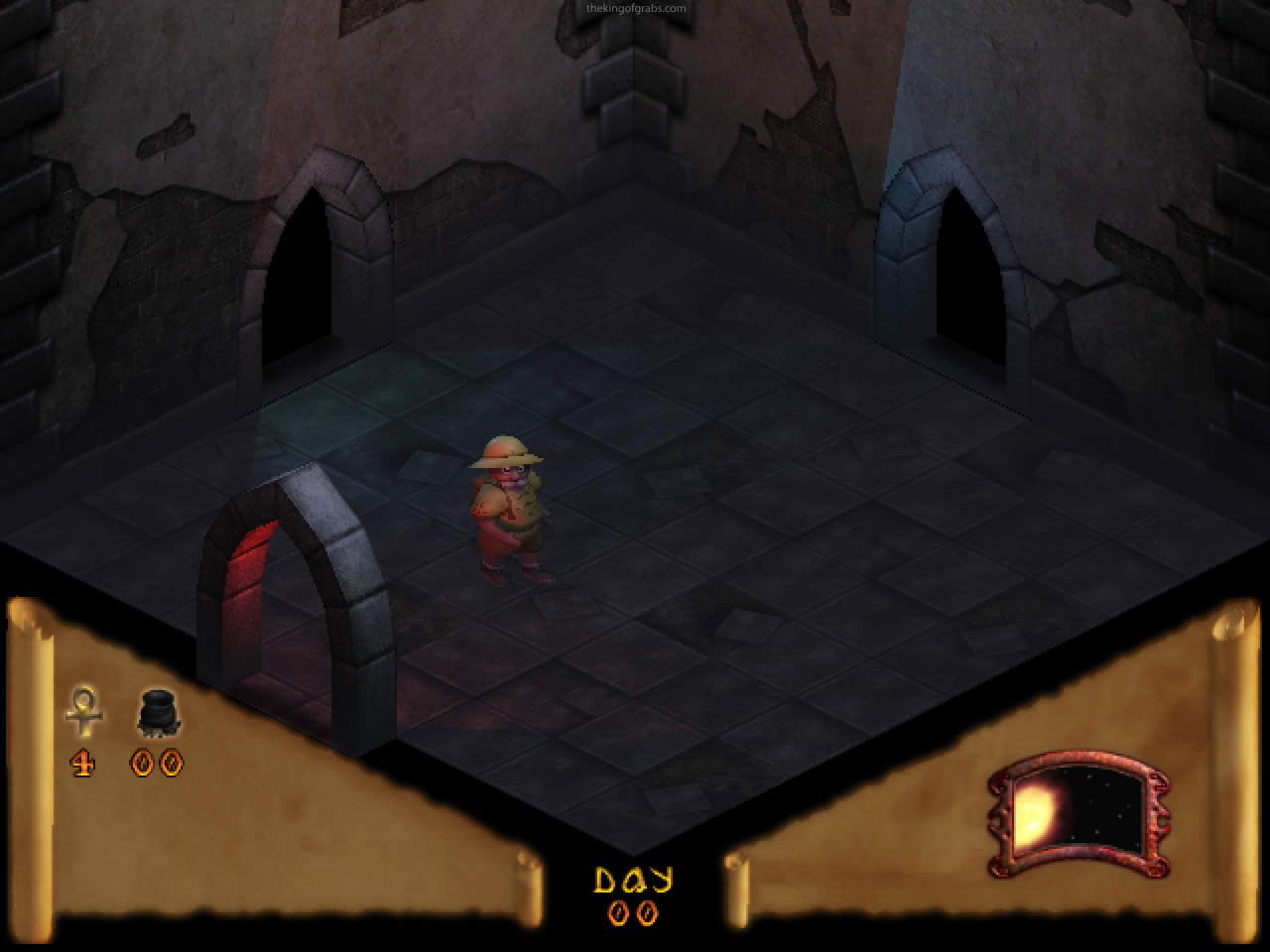Screen dimensions: 1270x952
Task: Toggle the ankh count display showing 4
Action: pyautogui.click(x=83, y=764)
